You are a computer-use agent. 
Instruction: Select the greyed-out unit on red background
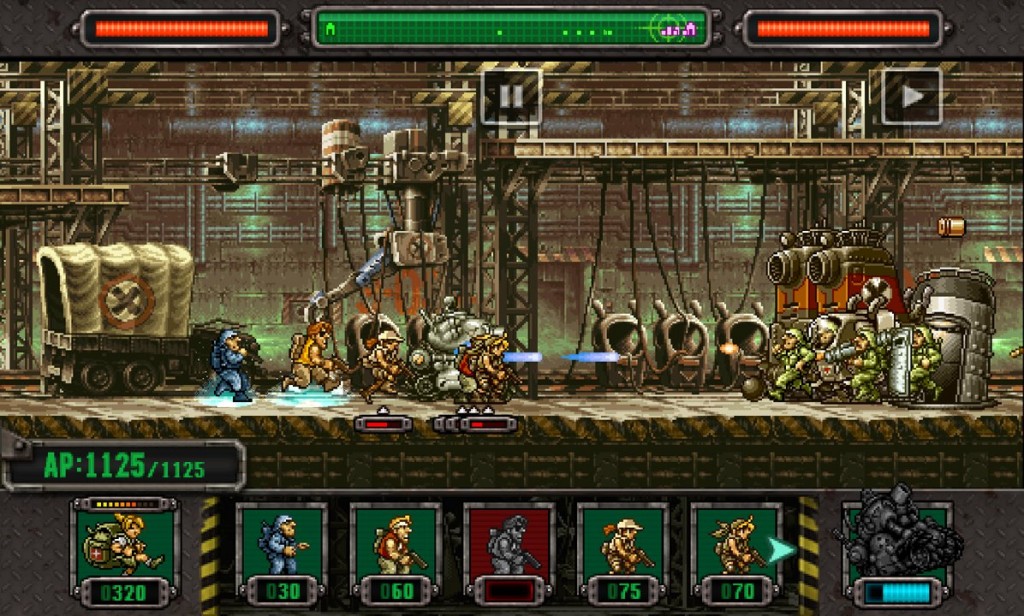coord(510,553)
